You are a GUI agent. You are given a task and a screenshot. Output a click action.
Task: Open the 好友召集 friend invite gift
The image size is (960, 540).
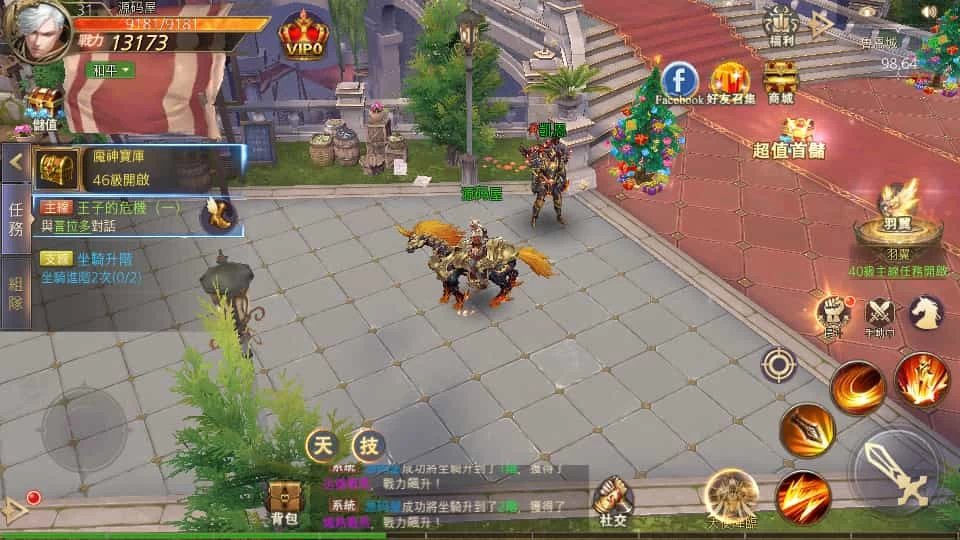[731, 80]
